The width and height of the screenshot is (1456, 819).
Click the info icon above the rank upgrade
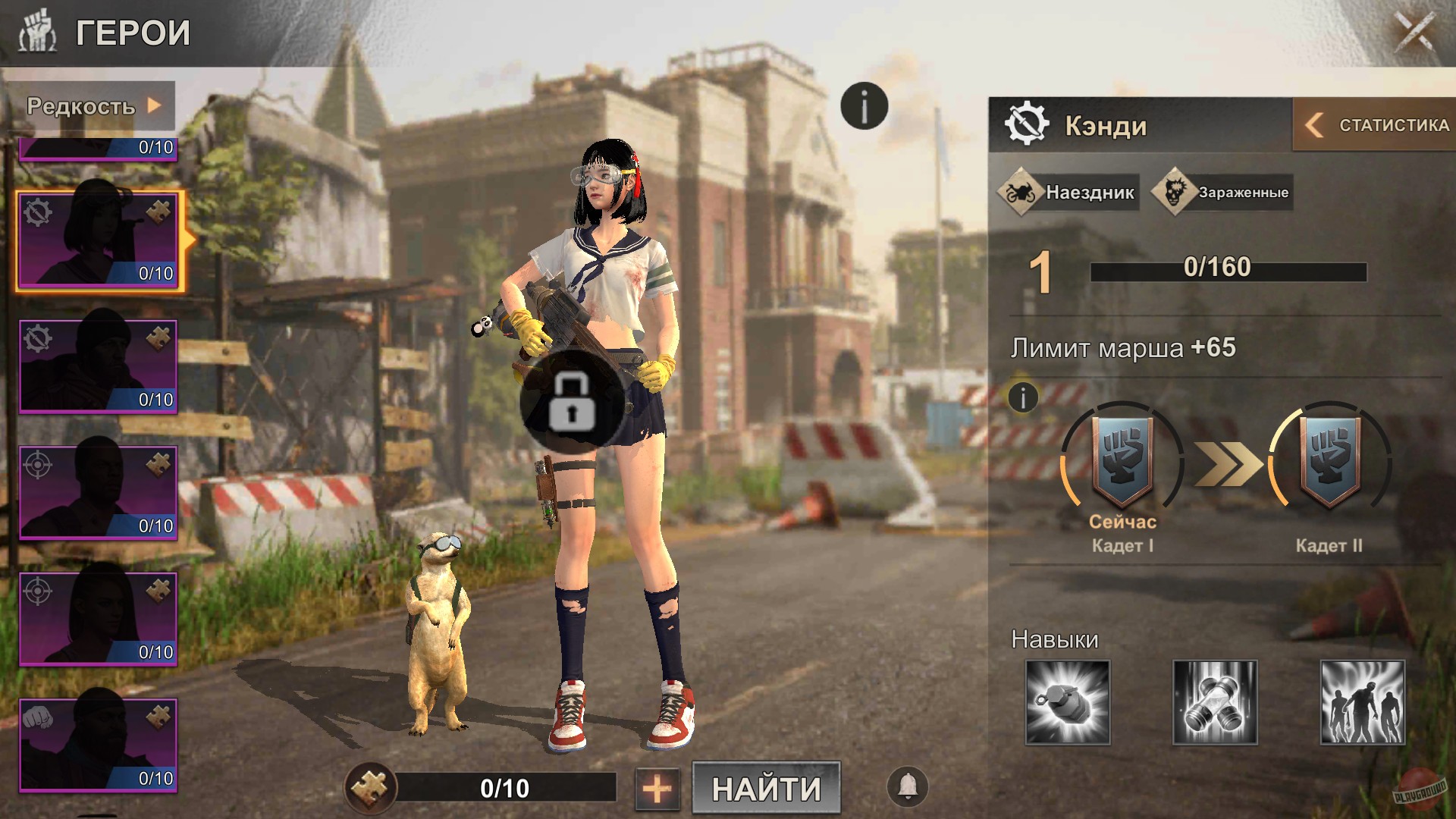click(1021, 397)
